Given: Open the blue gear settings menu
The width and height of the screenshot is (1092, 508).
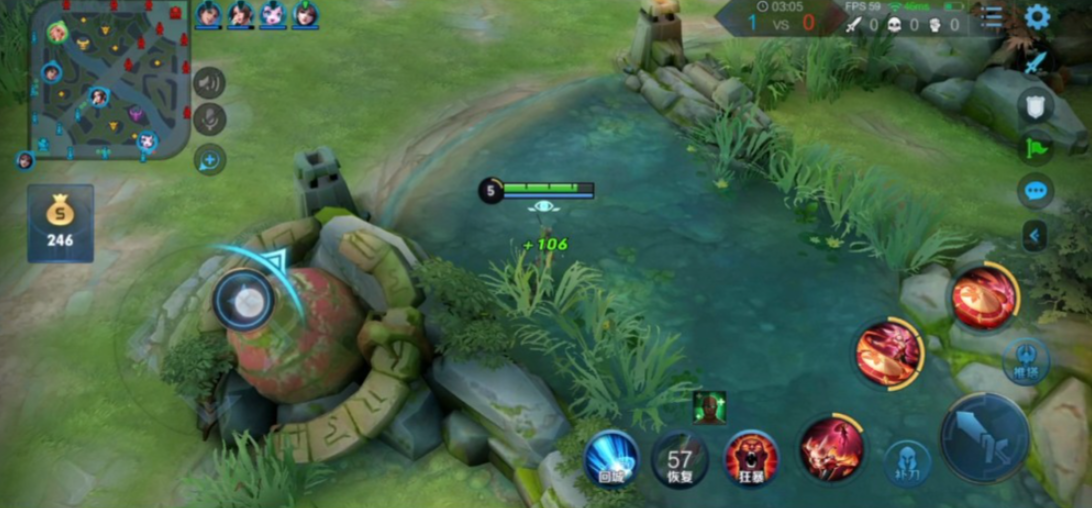Looking at the screenshot, I should [x=1037, y=17].
